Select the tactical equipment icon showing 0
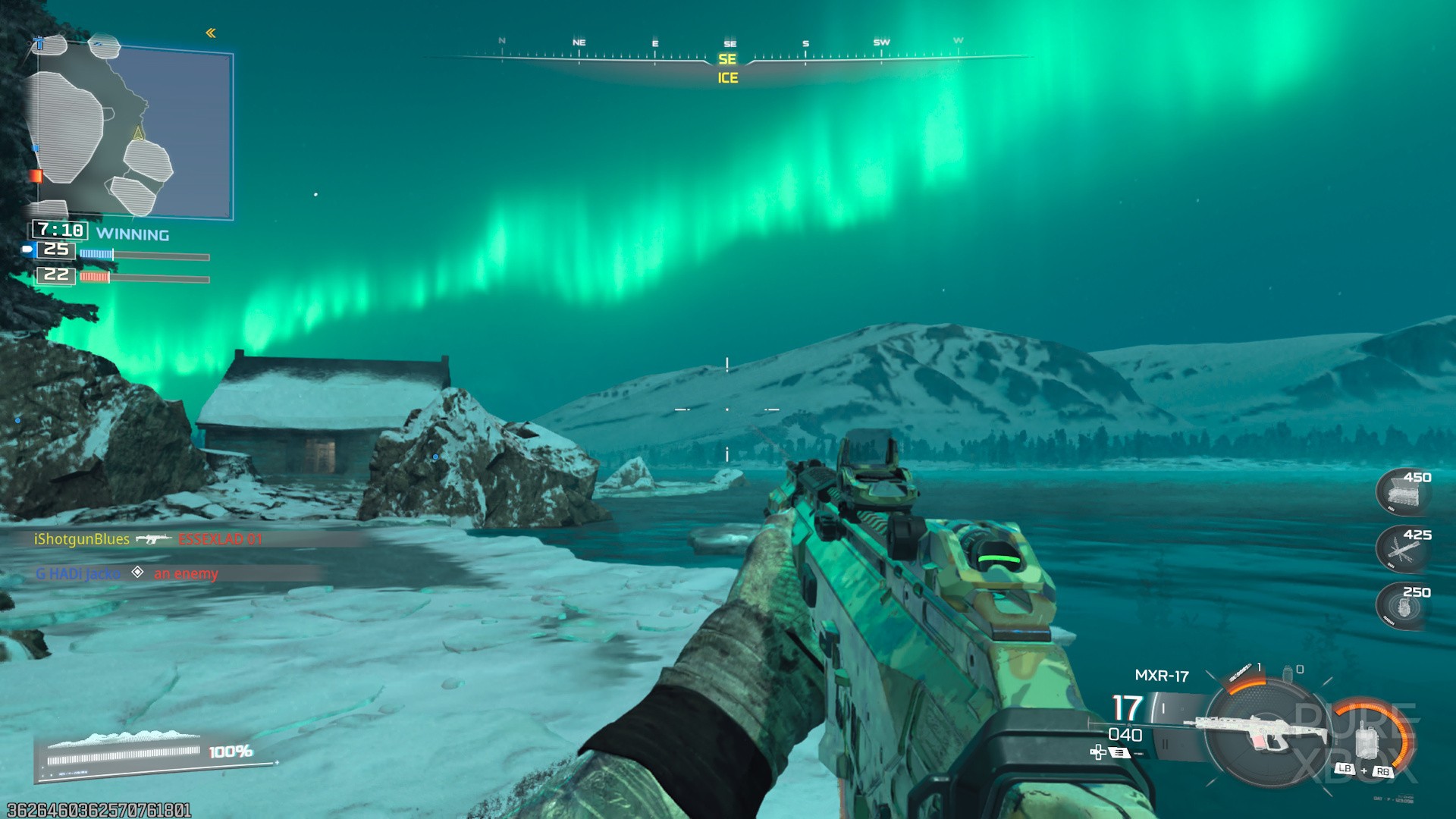Screen dimensions: 1456x819 pyautogui.click(x=1288, y=673)
